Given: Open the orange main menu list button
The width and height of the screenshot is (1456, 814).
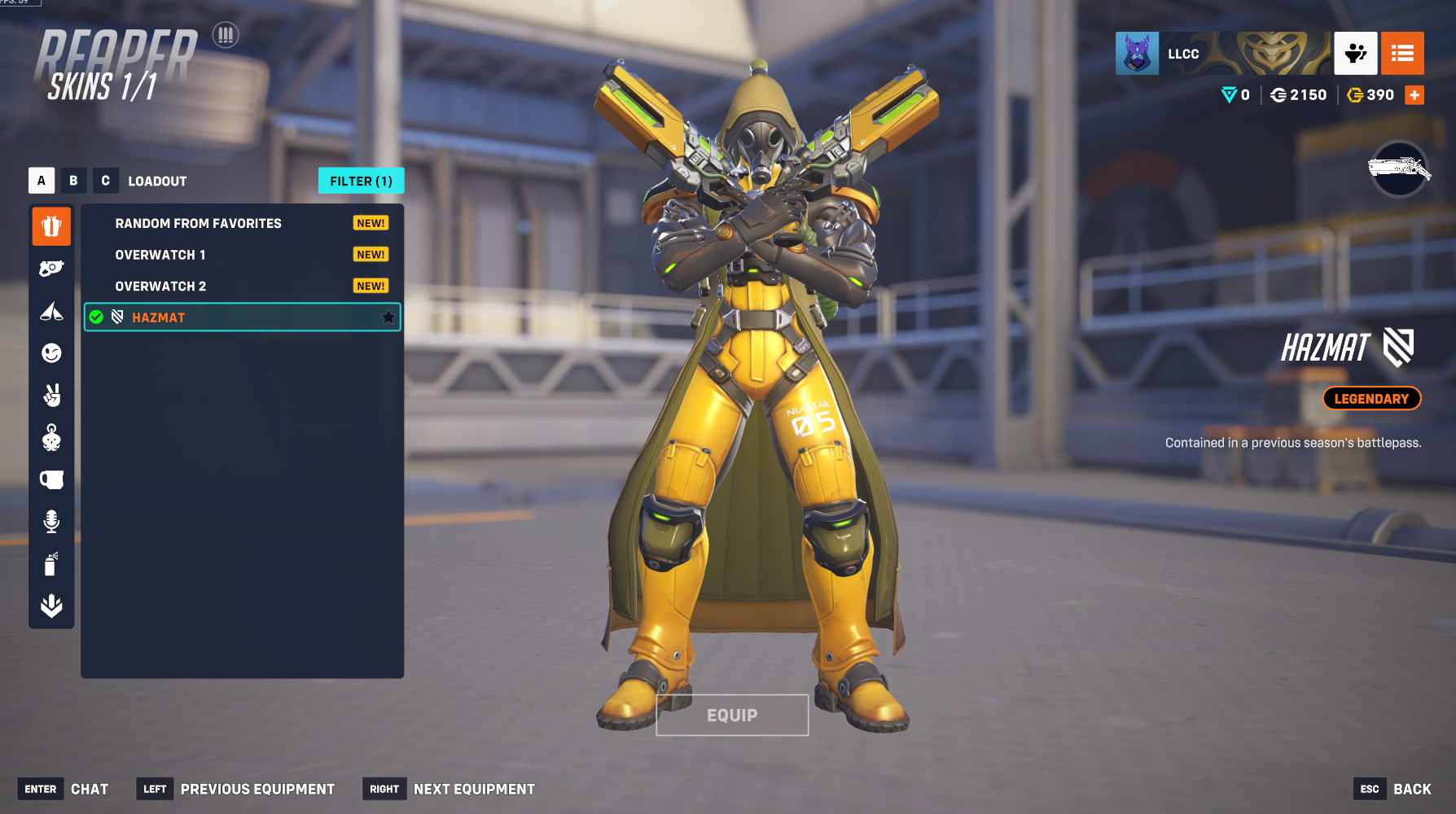Looking at the screenshot, I should coord(1402,54).
